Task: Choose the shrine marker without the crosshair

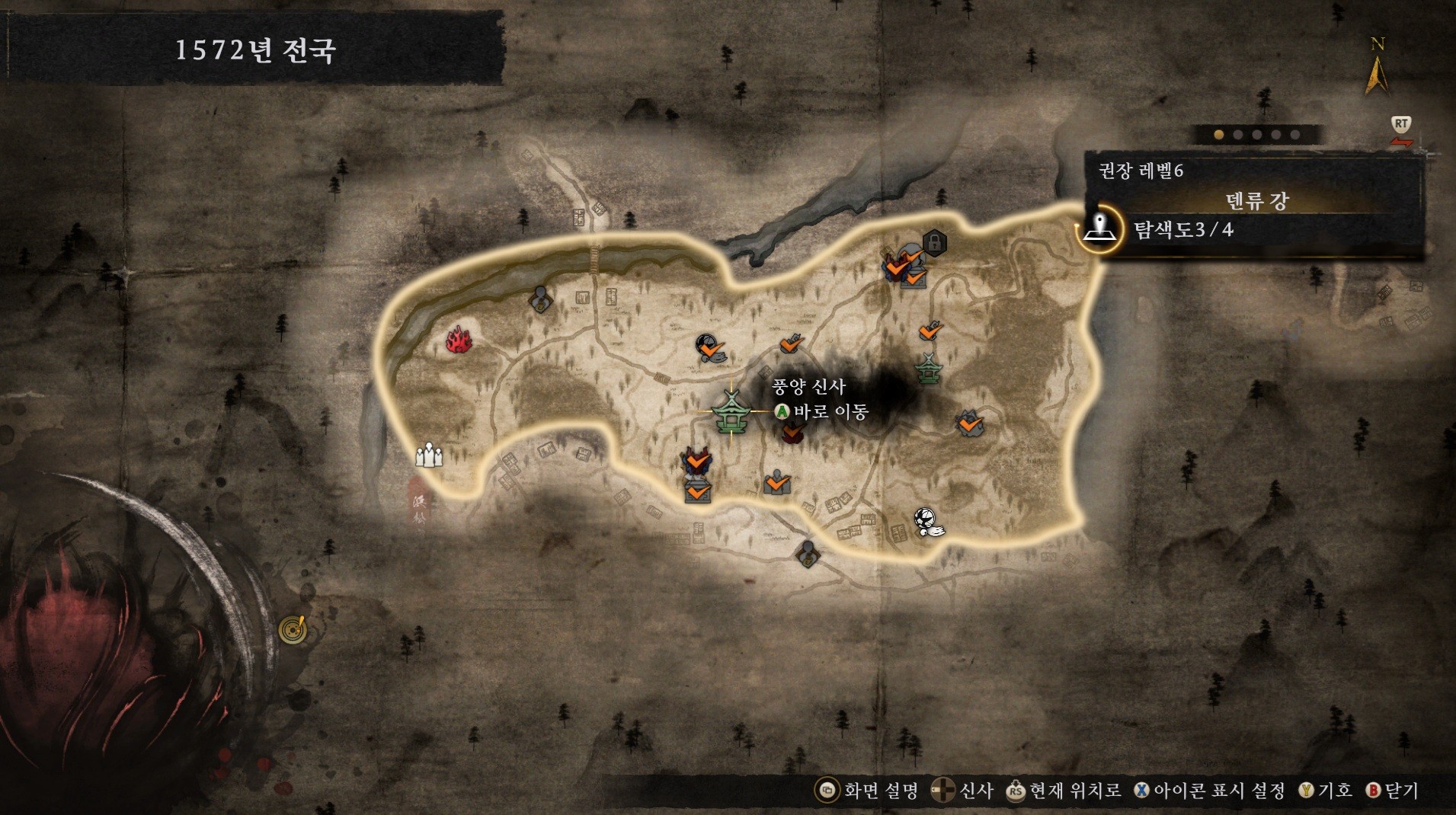Action: point(929,369)
